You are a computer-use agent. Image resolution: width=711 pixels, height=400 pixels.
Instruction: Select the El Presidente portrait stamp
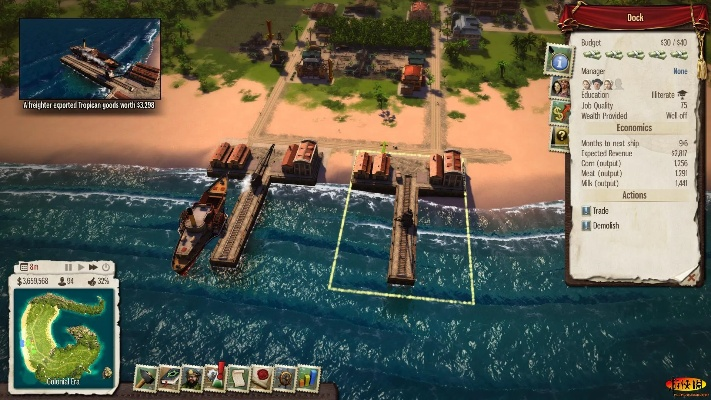[192, 378]
